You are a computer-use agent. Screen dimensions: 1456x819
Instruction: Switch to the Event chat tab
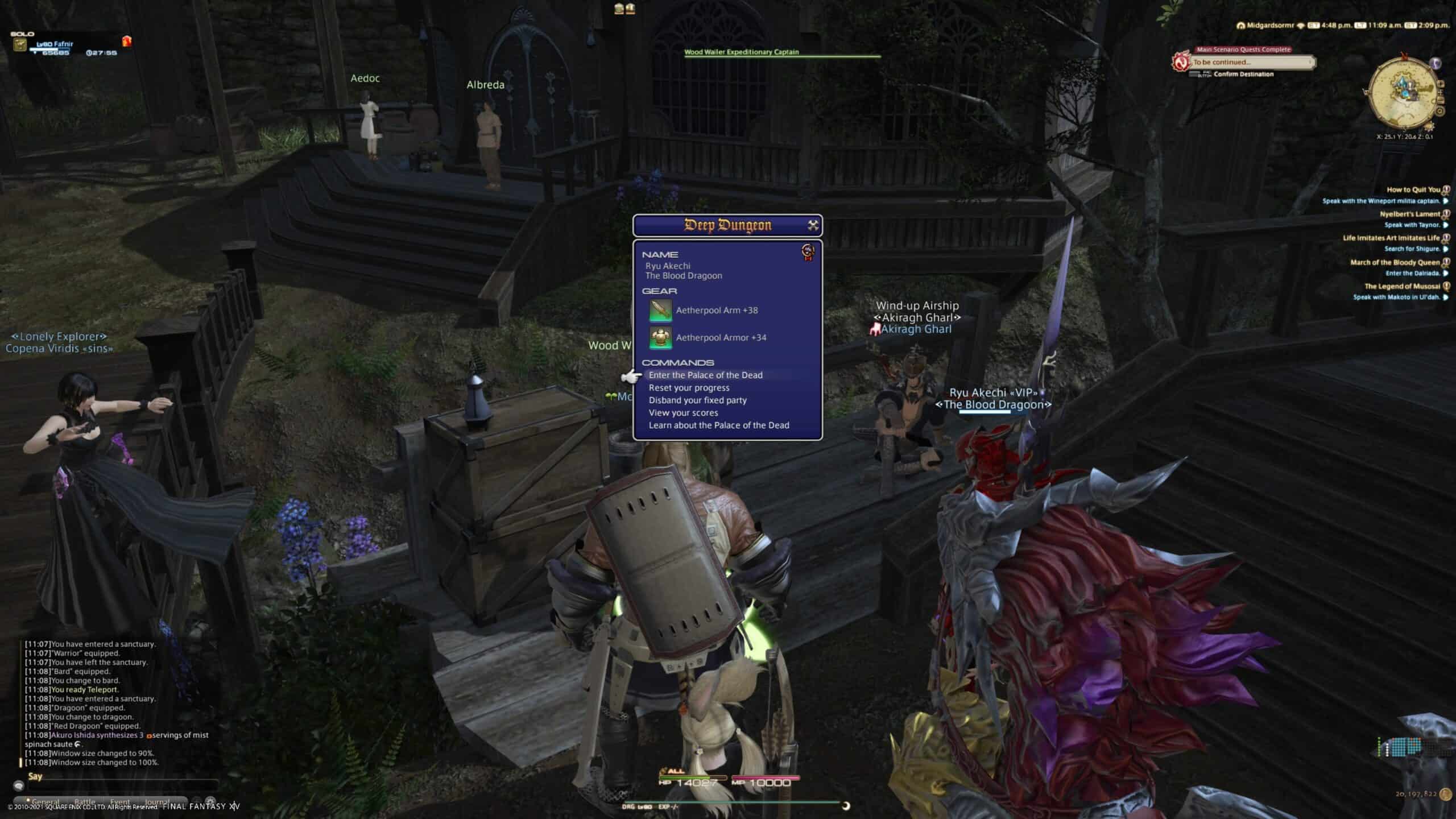(x=120, y=803)
